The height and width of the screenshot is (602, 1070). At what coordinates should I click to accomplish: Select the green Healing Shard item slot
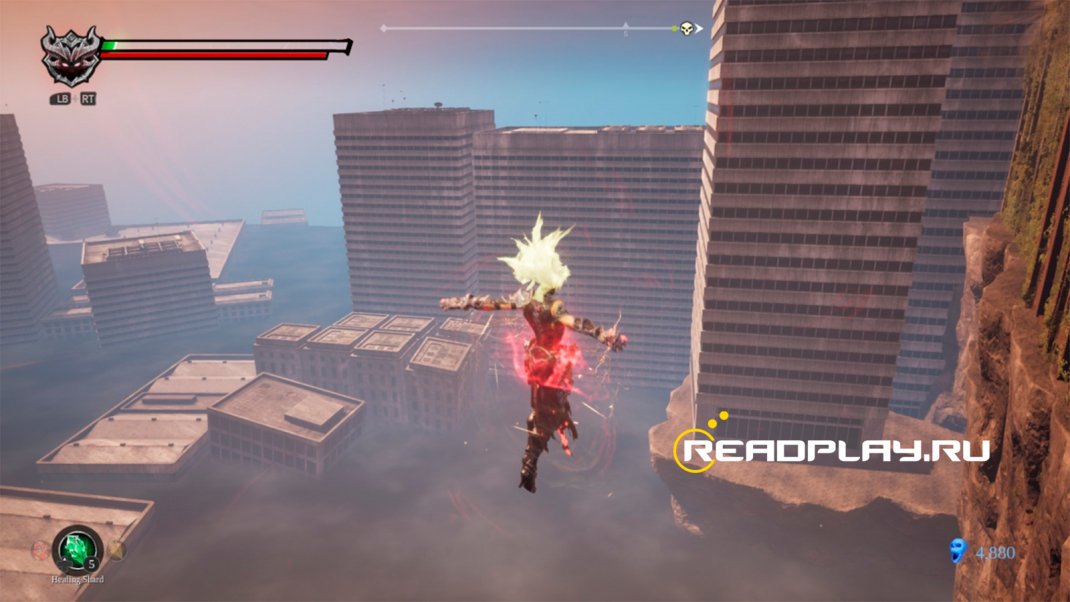[x=77, y=548]
